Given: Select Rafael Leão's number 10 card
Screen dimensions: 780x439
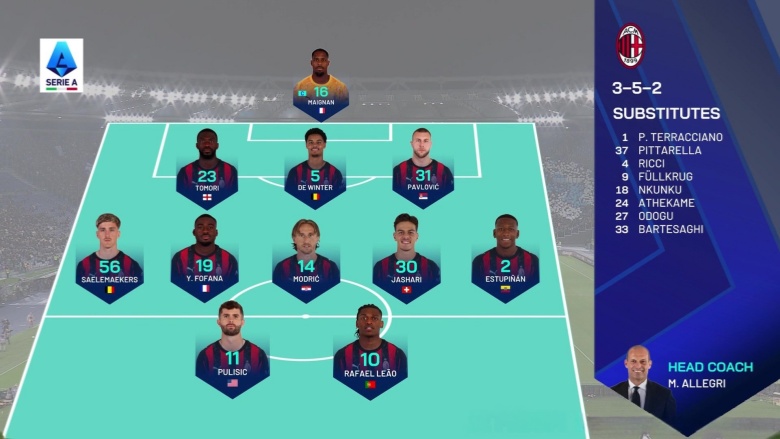Looking at the screenshot, I should pyautogui.click(x=371, y=354).
